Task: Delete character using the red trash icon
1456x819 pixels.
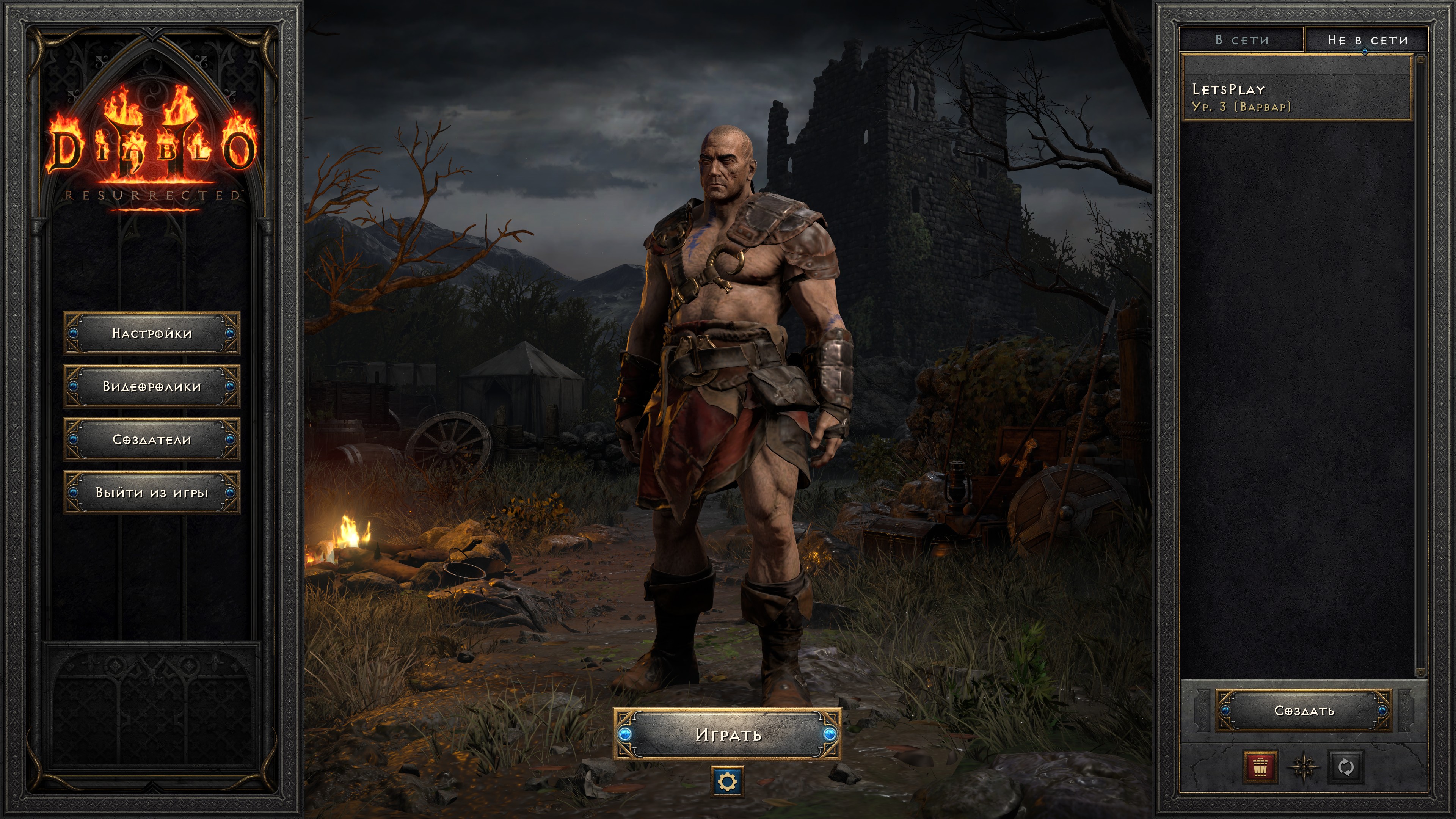Action: tap(1260, 767)
